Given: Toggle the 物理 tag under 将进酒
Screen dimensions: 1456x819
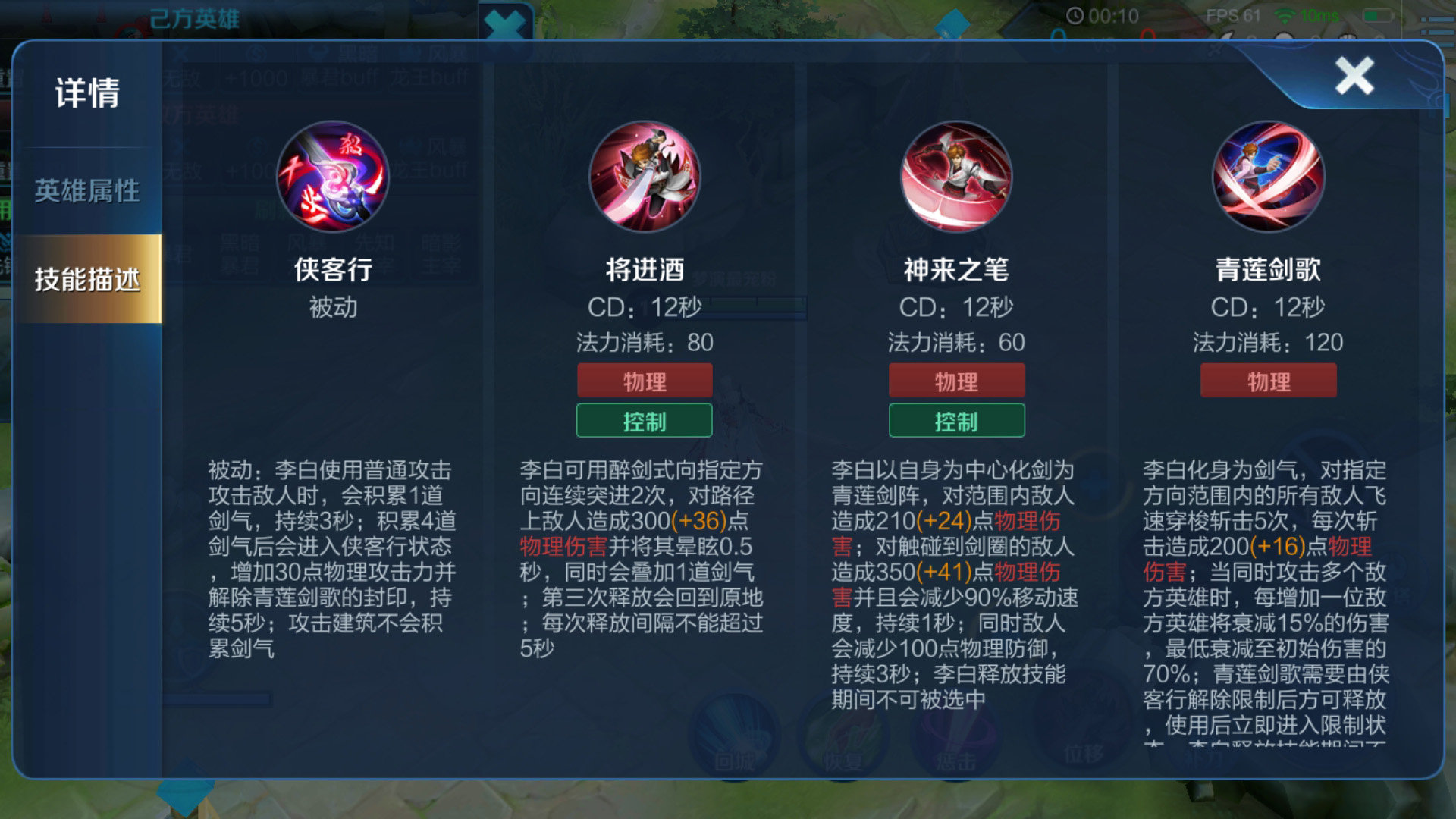Looking at the screenshot, I should (646, 381).
